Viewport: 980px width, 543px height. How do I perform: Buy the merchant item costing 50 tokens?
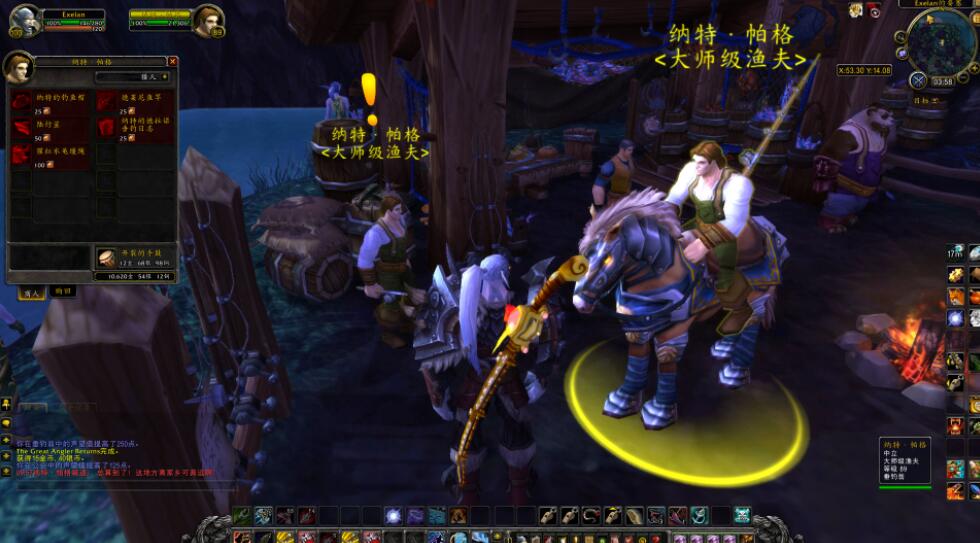[22, 129]
